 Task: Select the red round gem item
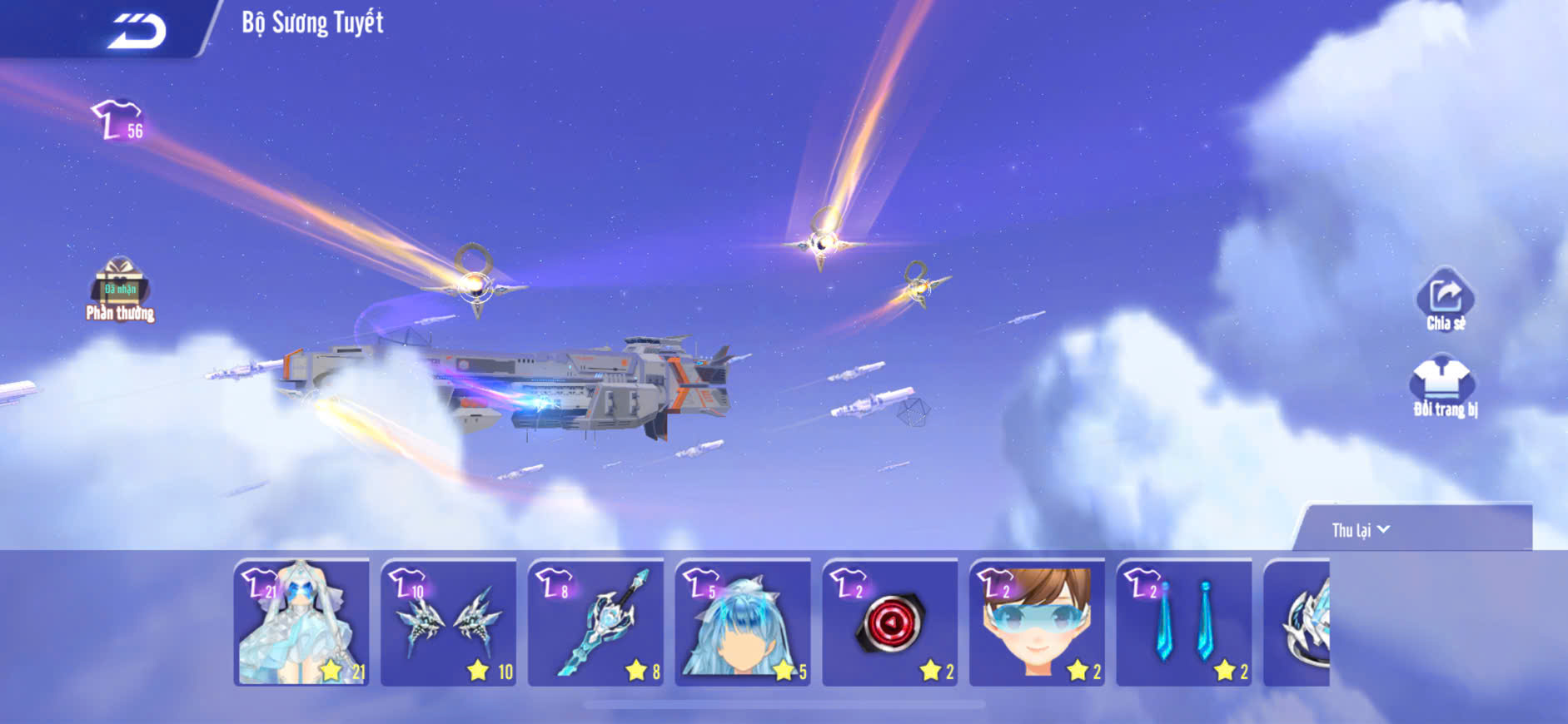(890, 622)
